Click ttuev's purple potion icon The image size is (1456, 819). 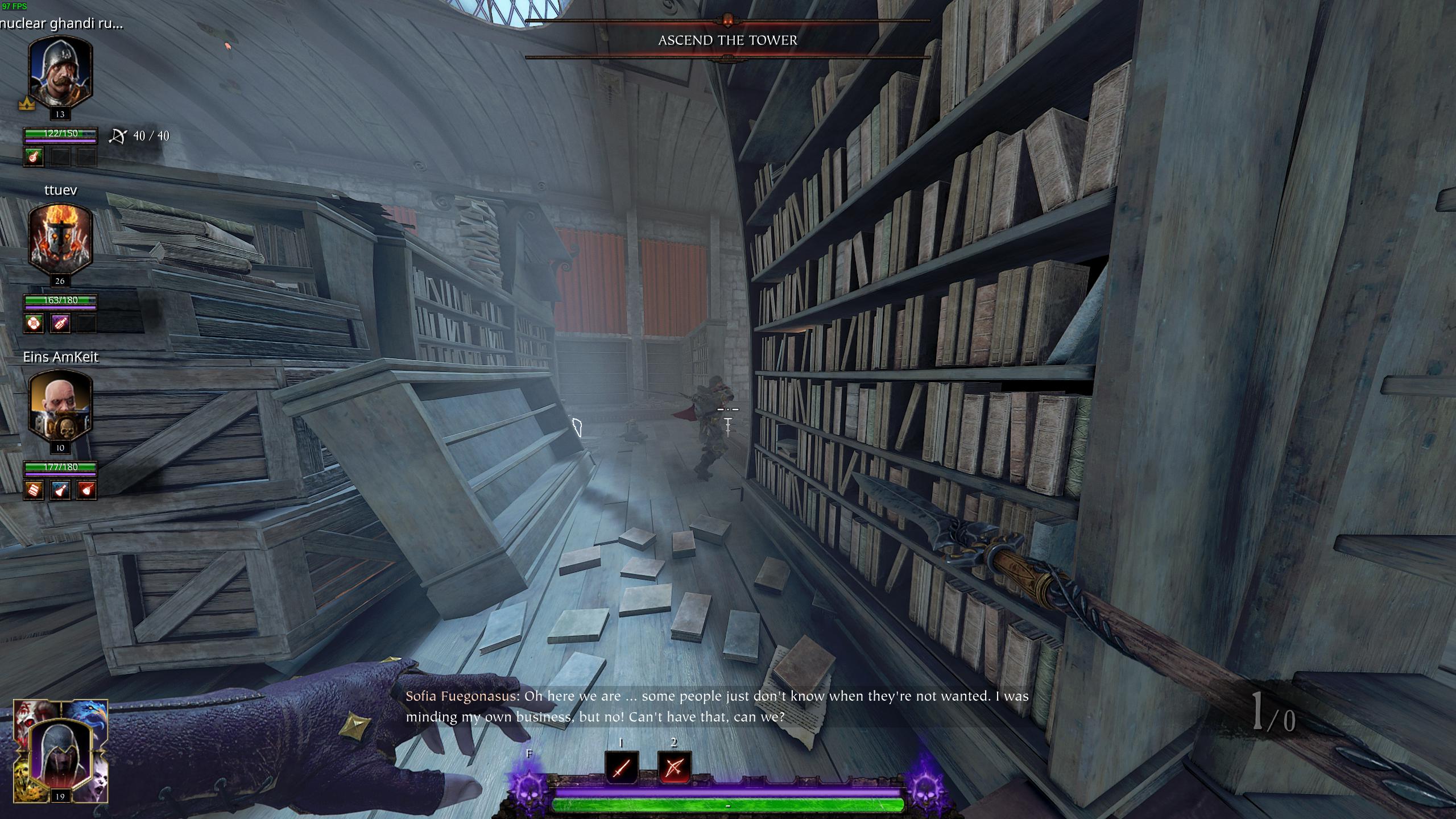(60, 323)
